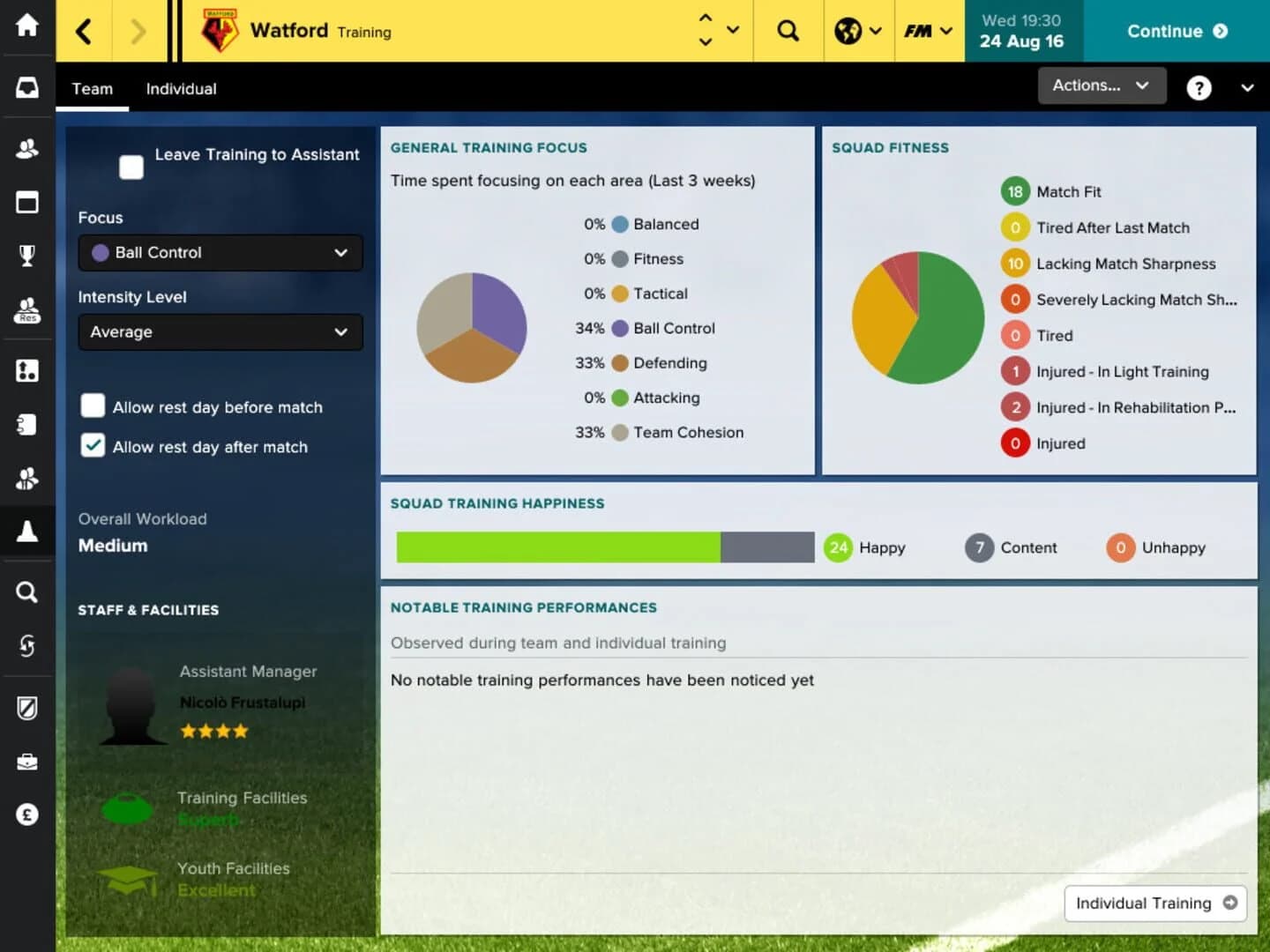1270x952 pixels.
Task: Enable Leave Training to Assistant
Action: (131, 166)
